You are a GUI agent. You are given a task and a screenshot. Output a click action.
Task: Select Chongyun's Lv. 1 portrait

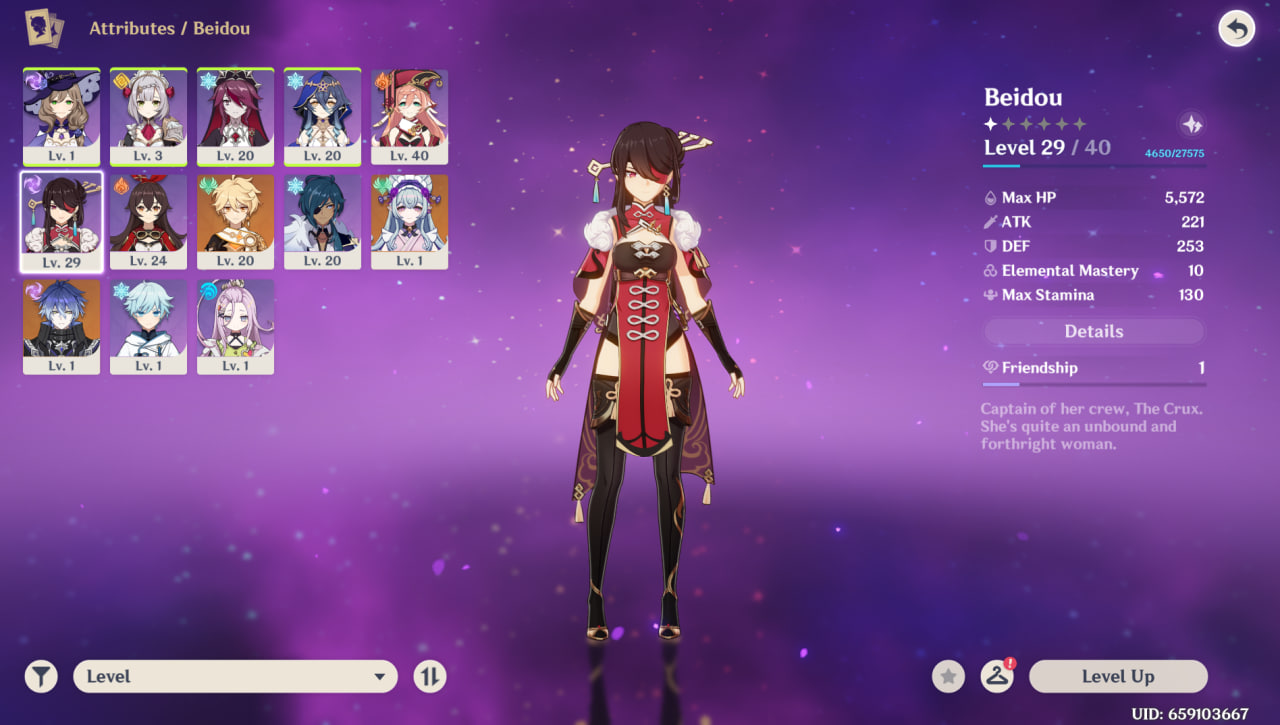(x=148, y=326)
